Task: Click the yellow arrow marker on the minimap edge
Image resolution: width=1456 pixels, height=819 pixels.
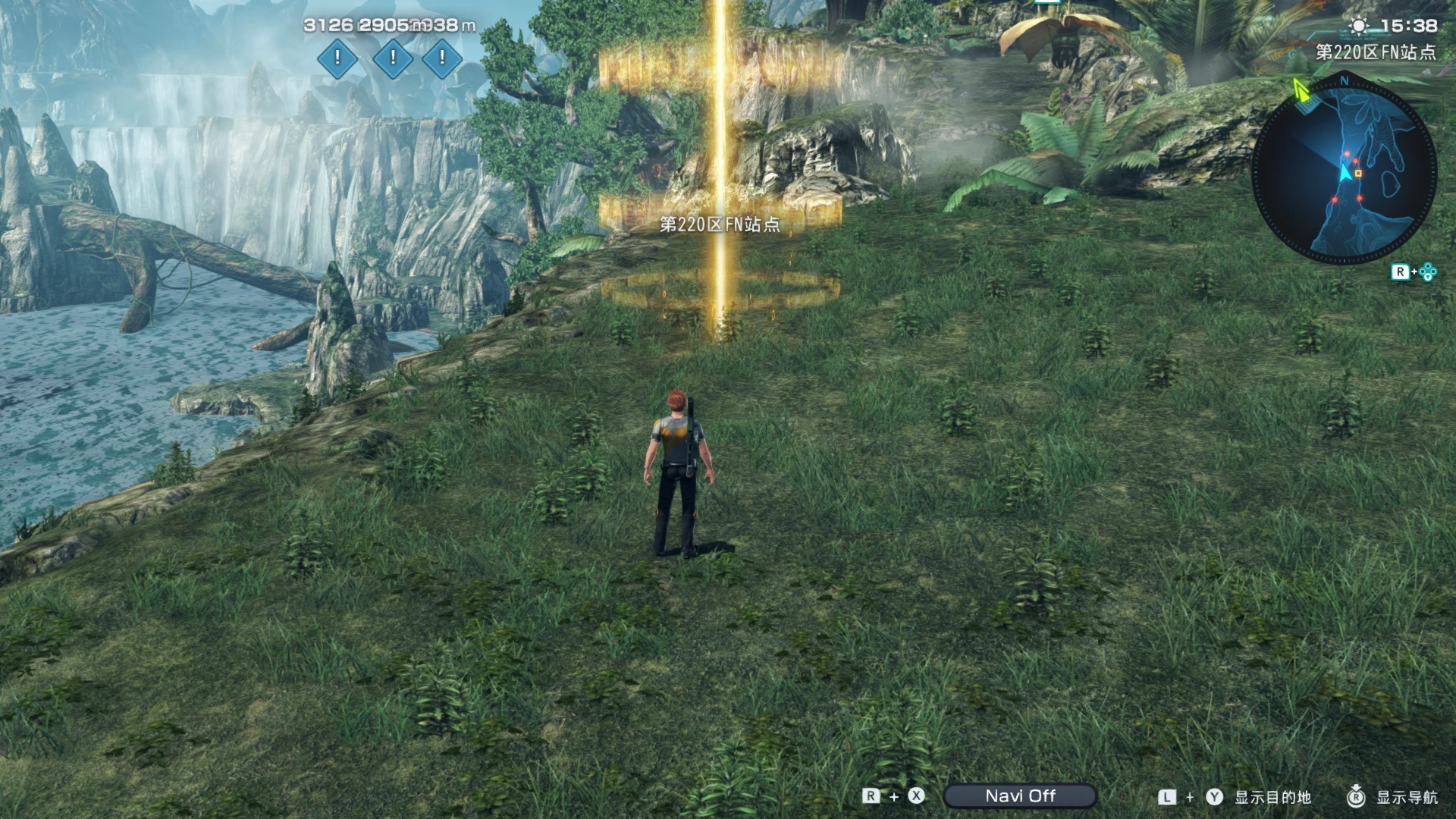Action: [x=1303, y=92]
